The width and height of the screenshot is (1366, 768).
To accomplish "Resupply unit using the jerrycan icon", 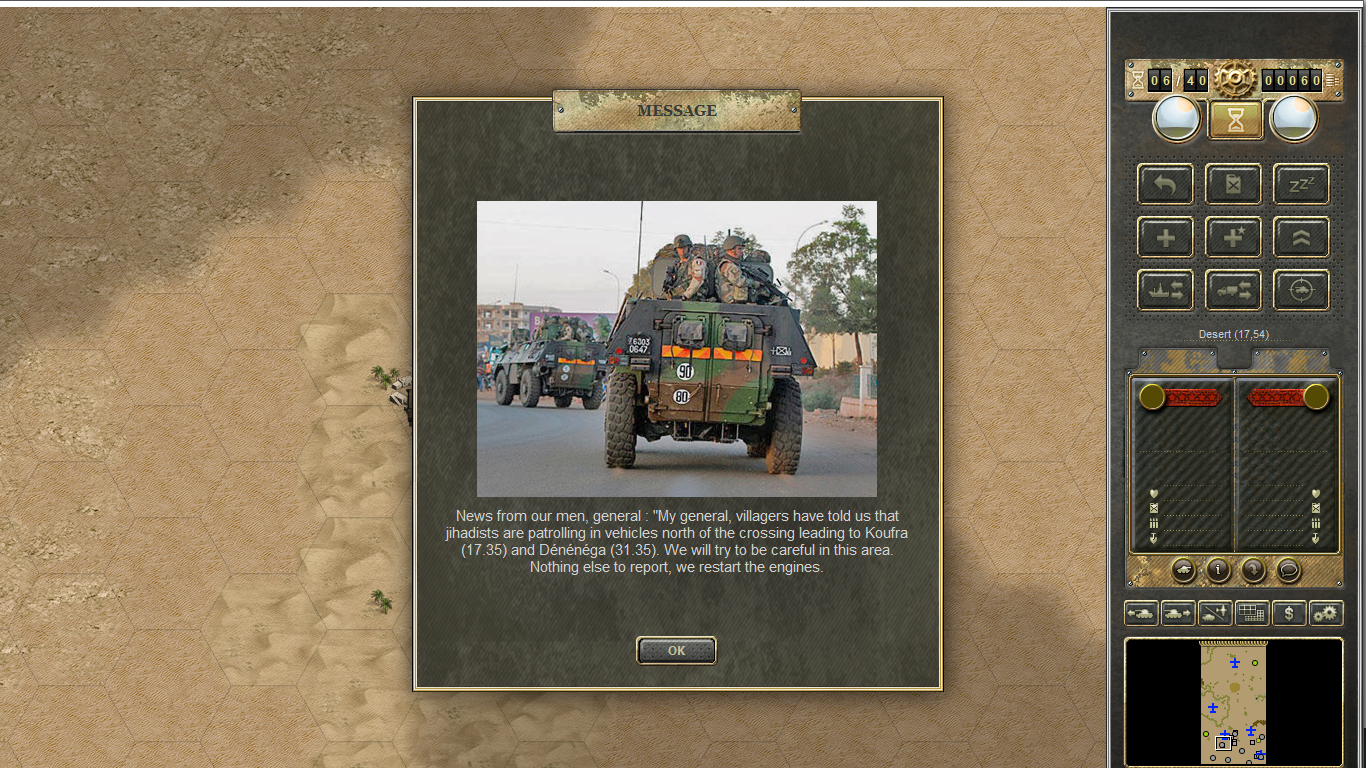I will tap(1233, 184).
